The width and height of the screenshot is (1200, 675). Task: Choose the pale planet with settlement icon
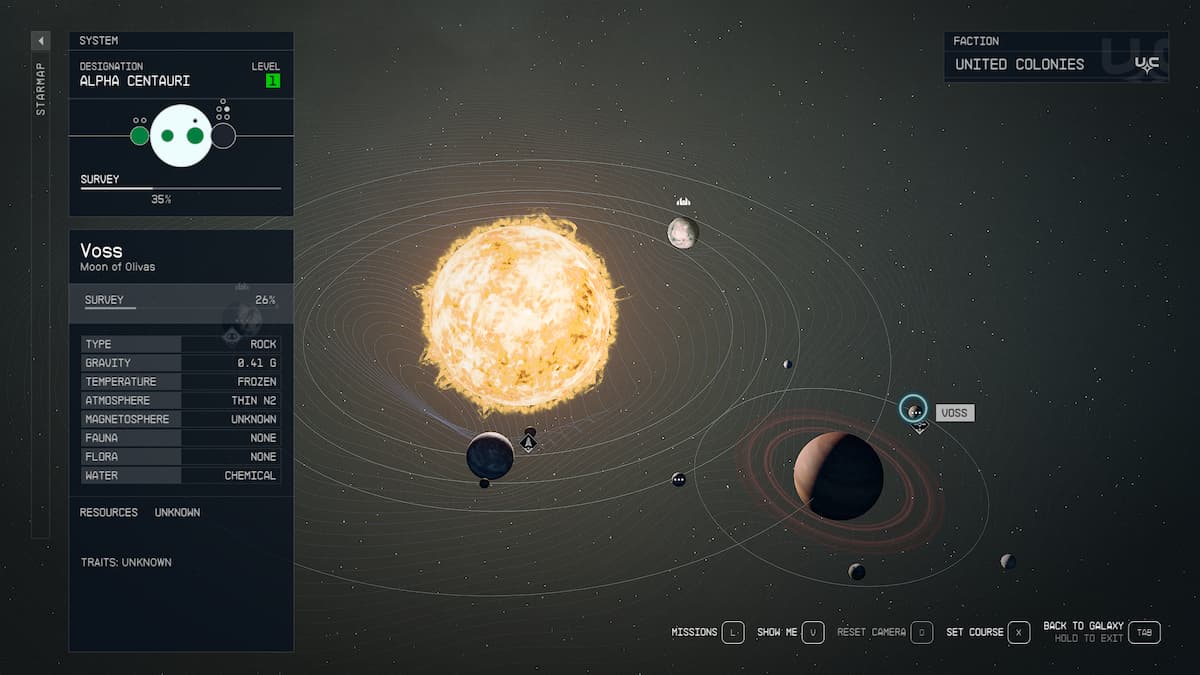coord(683,232)
